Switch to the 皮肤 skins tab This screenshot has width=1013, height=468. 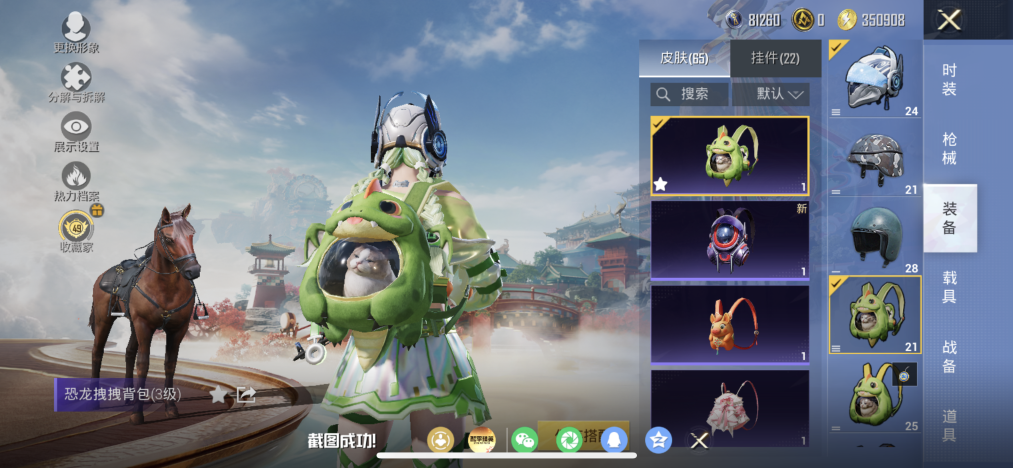point(684,59)
